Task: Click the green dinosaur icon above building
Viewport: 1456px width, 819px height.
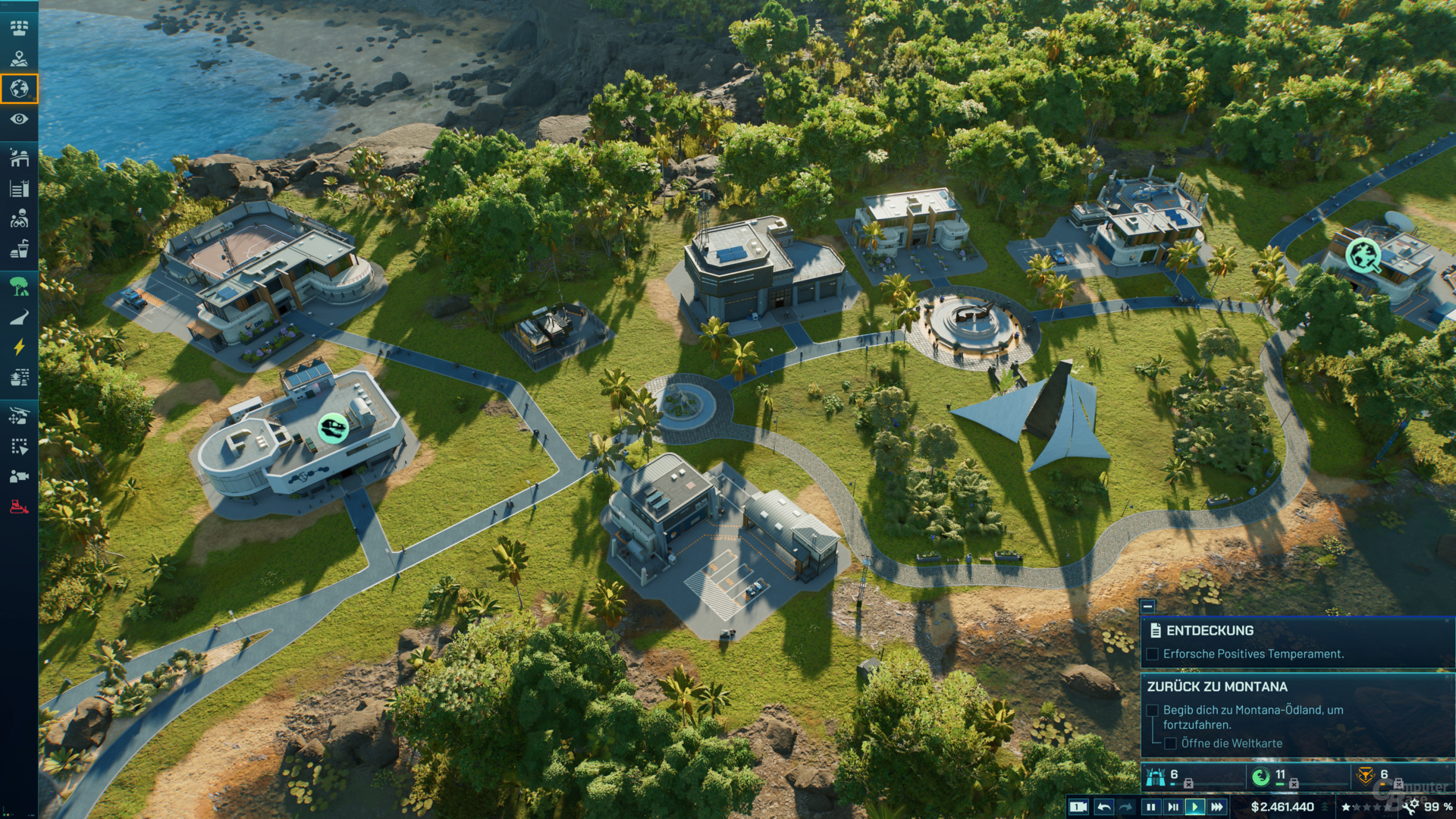Action: click(332, 428)
